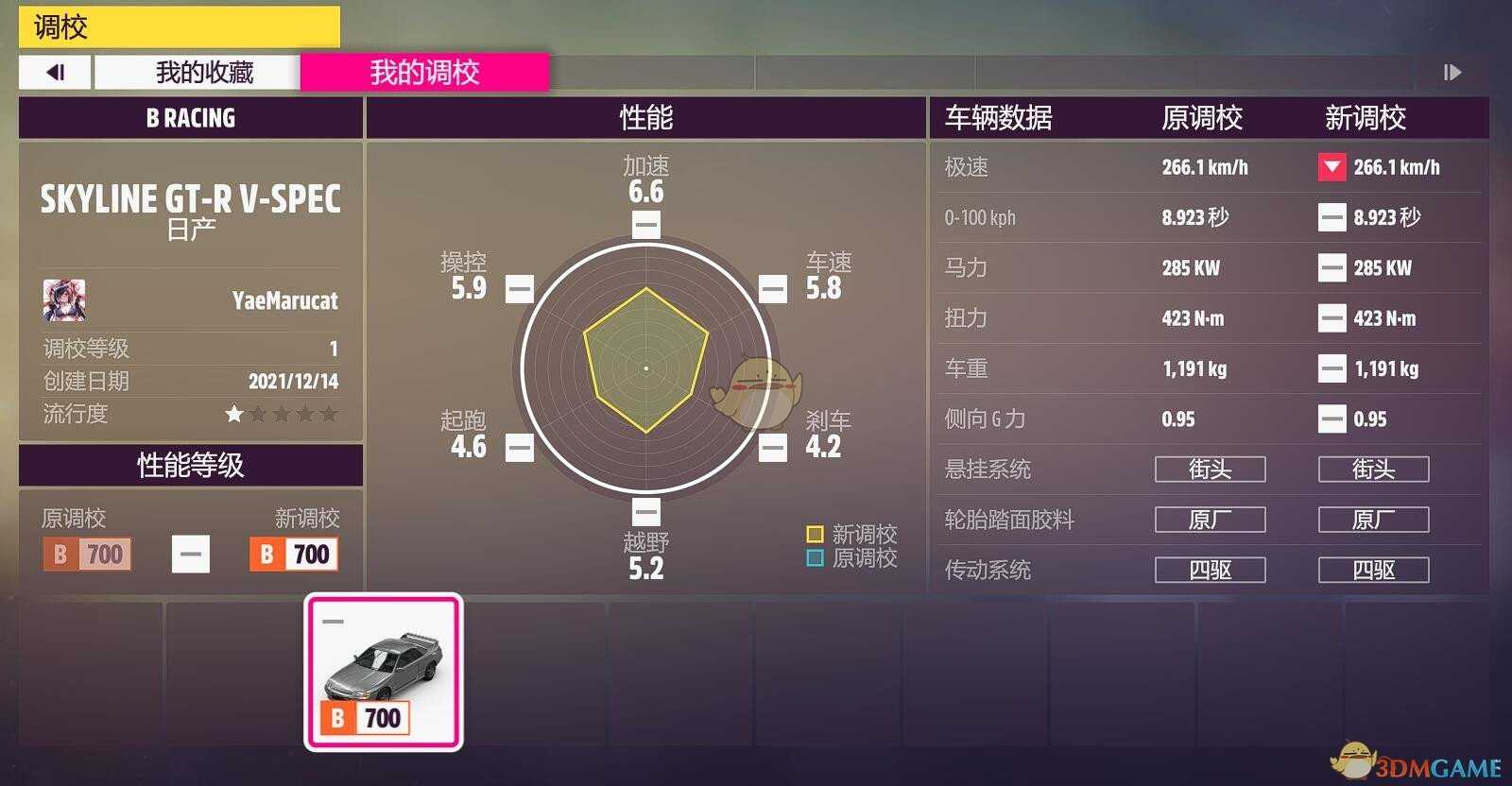This screenshot has width=1512, height=786.
Task: Click the left navigation arrow
Action: pyautogui.click(x=54, y=72)
